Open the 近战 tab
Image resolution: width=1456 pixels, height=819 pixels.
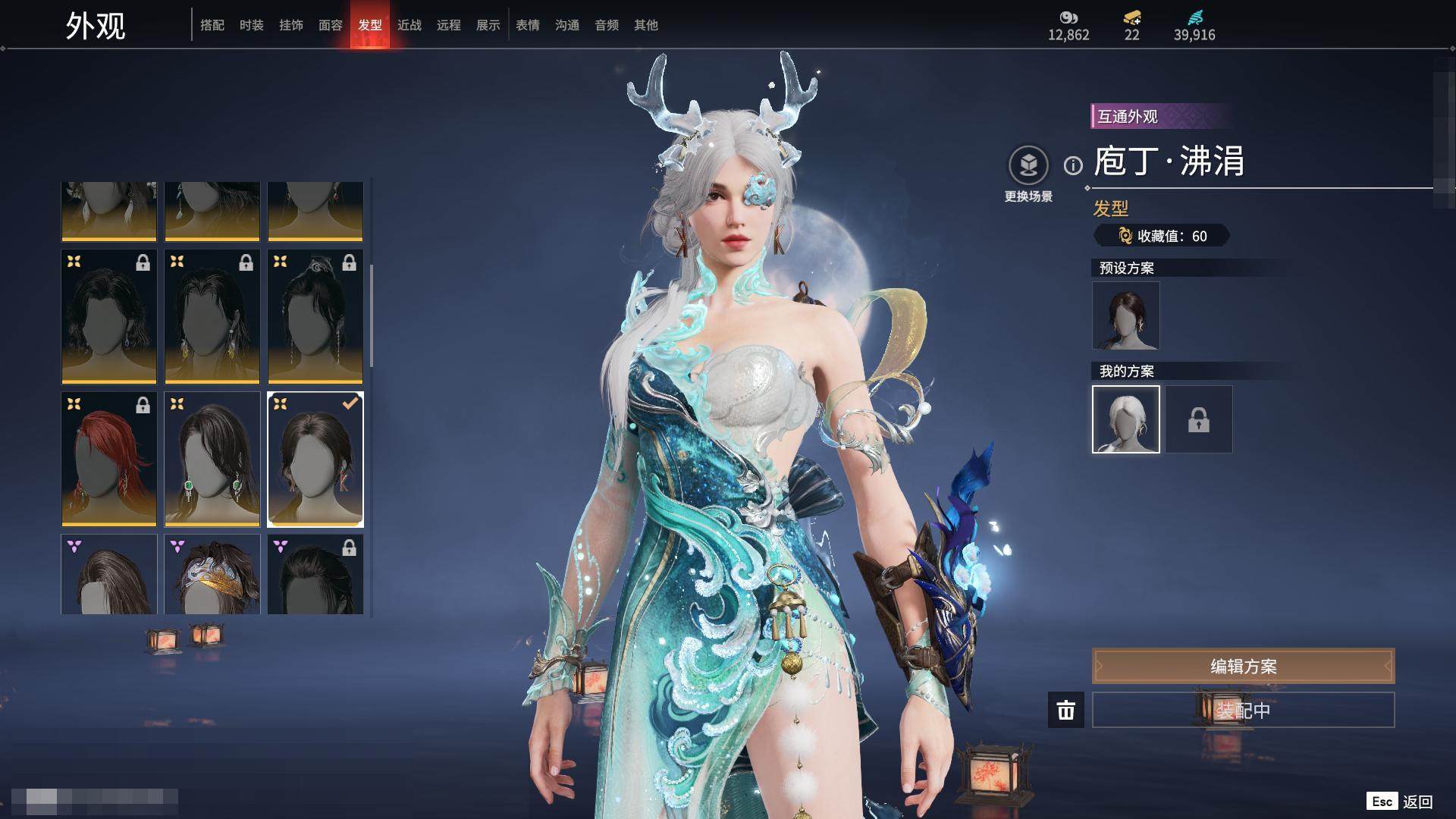[409, 25]
